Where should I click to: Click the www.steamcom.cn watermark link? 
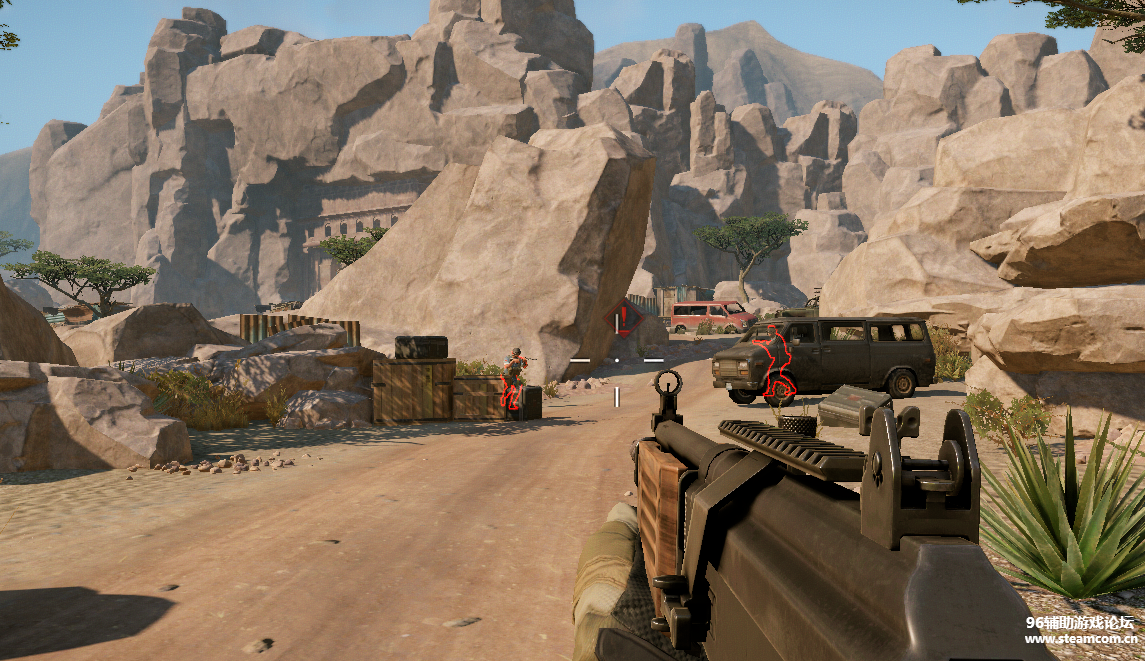[x=1079, y=639]
